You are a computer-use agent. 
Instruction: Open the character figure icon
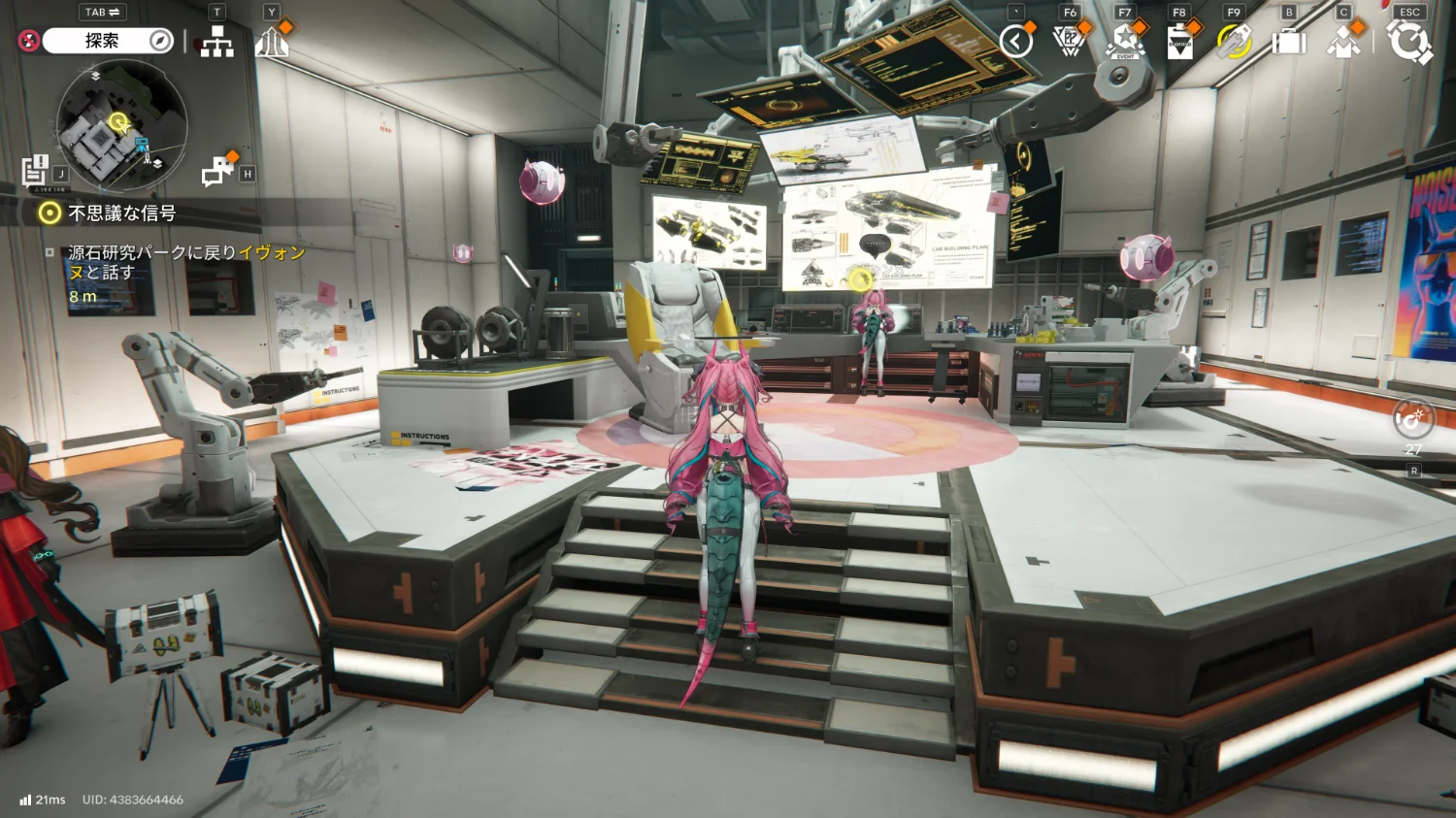1343,43
